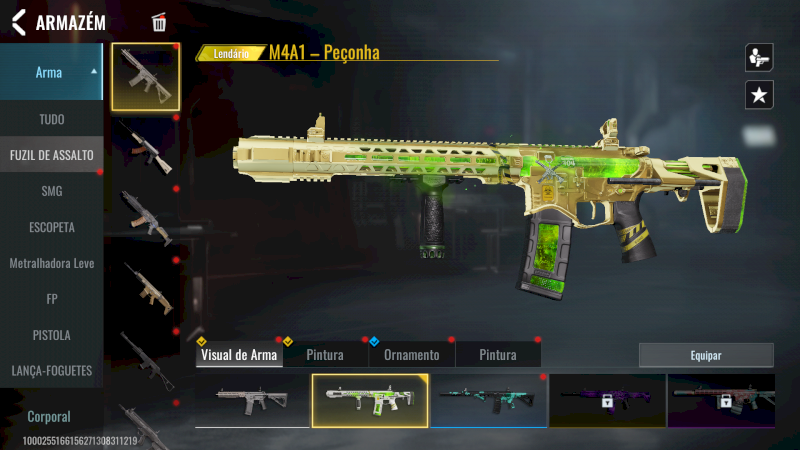
Task: Equip the M4A1 Peçonha with Equipar
Action: tap(706, 355)
